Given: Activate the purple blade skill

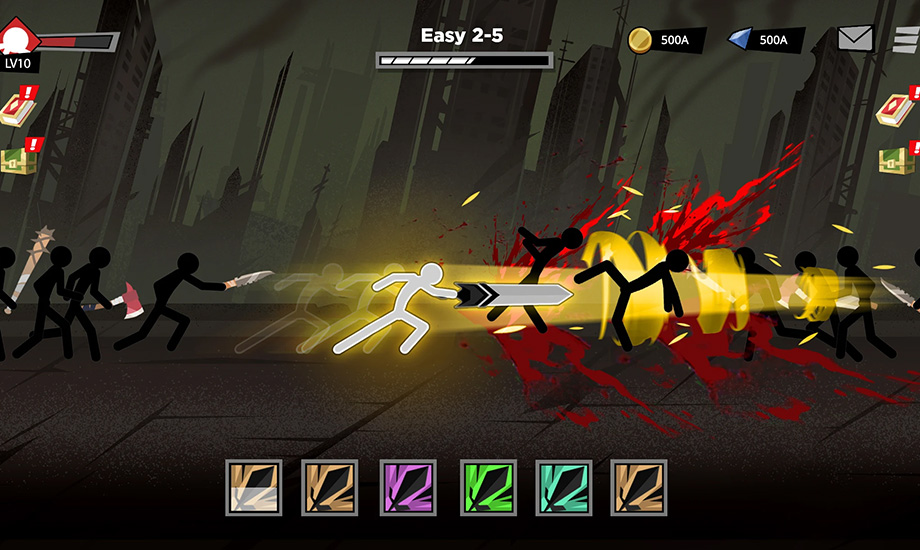Looking at the screenshot, I should pyautogui.click(x=408, y=488).
